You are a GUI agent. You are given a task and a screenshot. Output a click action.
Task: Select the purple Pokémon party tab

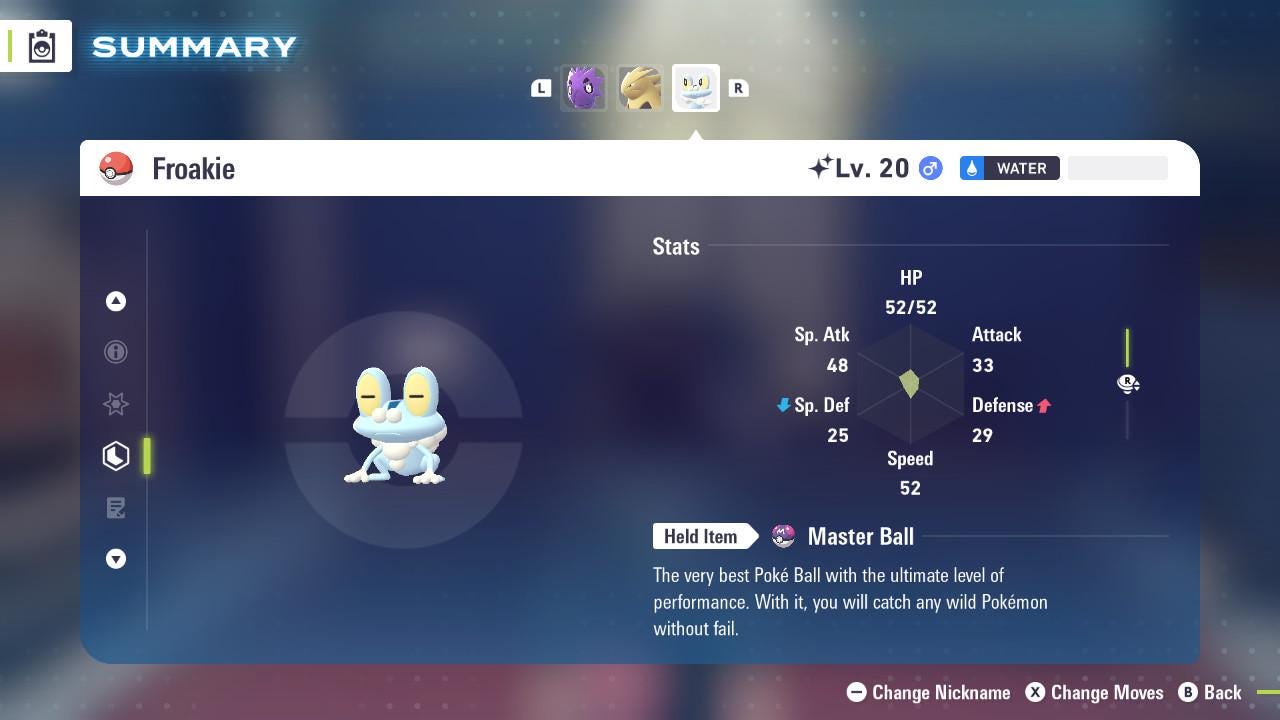tap(583, 88)
